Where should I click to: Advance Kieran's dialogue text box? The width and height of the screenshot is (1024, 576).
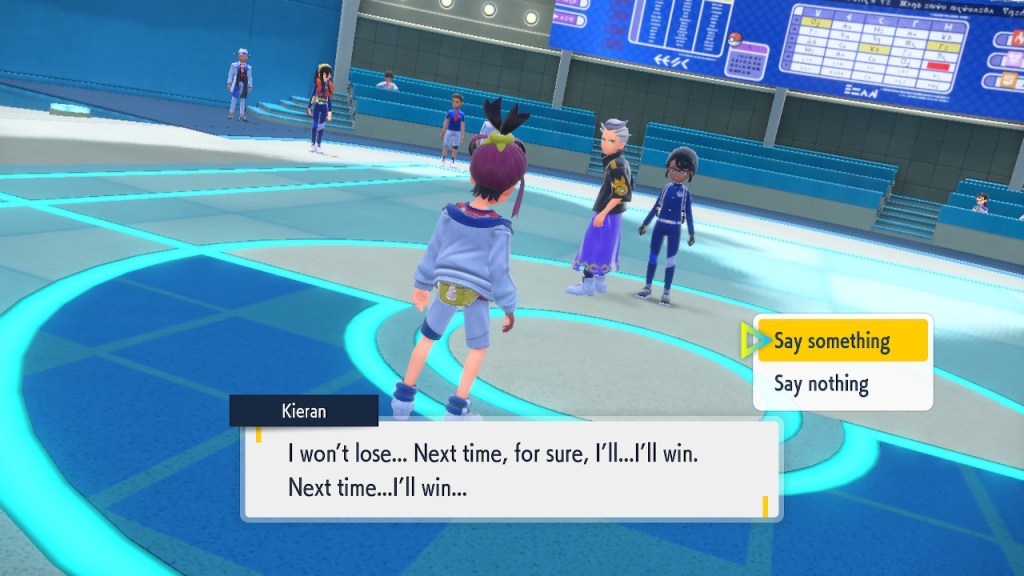coord(511,471)
